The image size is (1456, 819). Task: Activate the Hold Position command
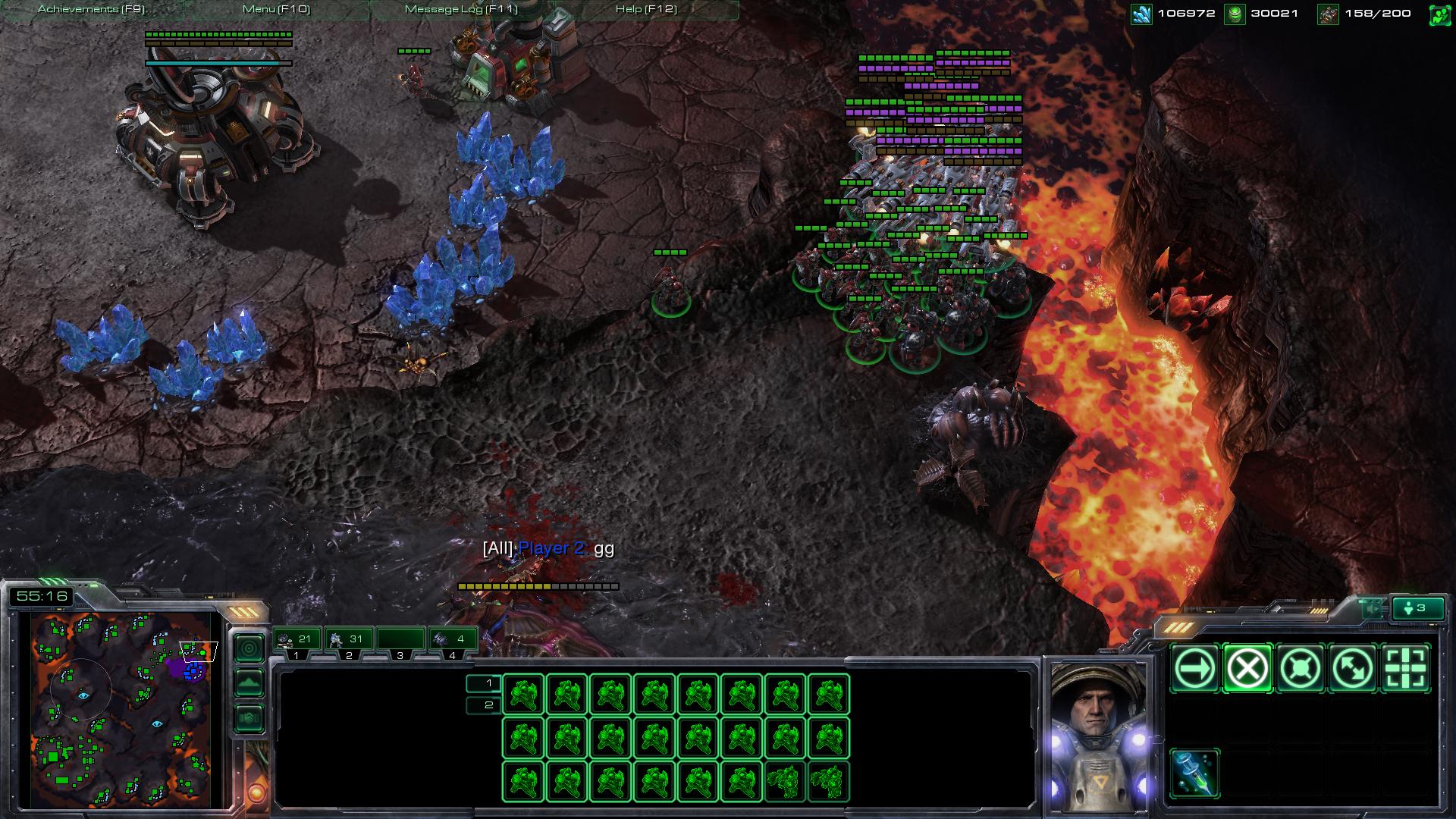point(1300,669)
